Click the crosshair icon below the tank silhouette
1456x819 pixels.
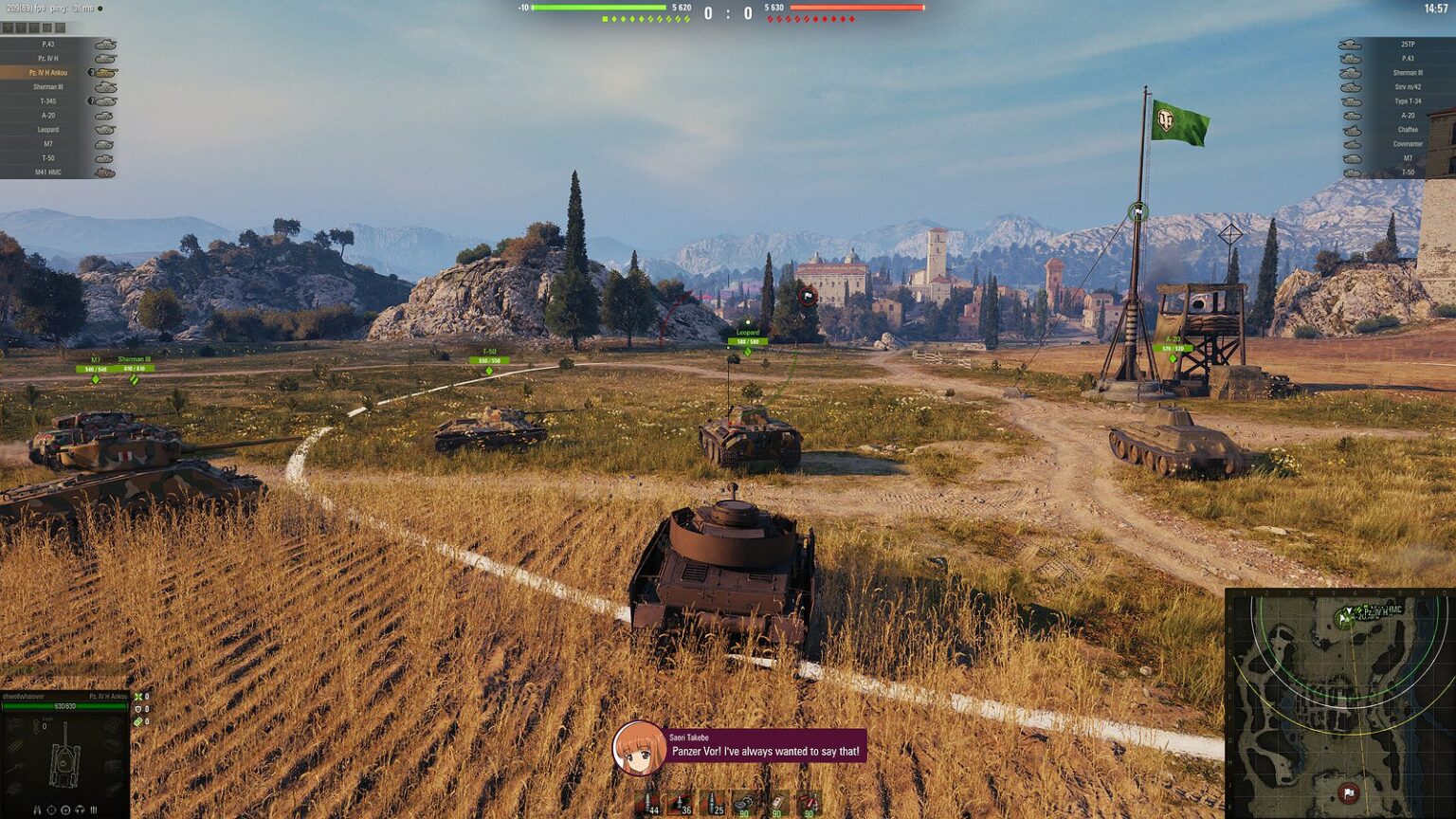[52, 810]
